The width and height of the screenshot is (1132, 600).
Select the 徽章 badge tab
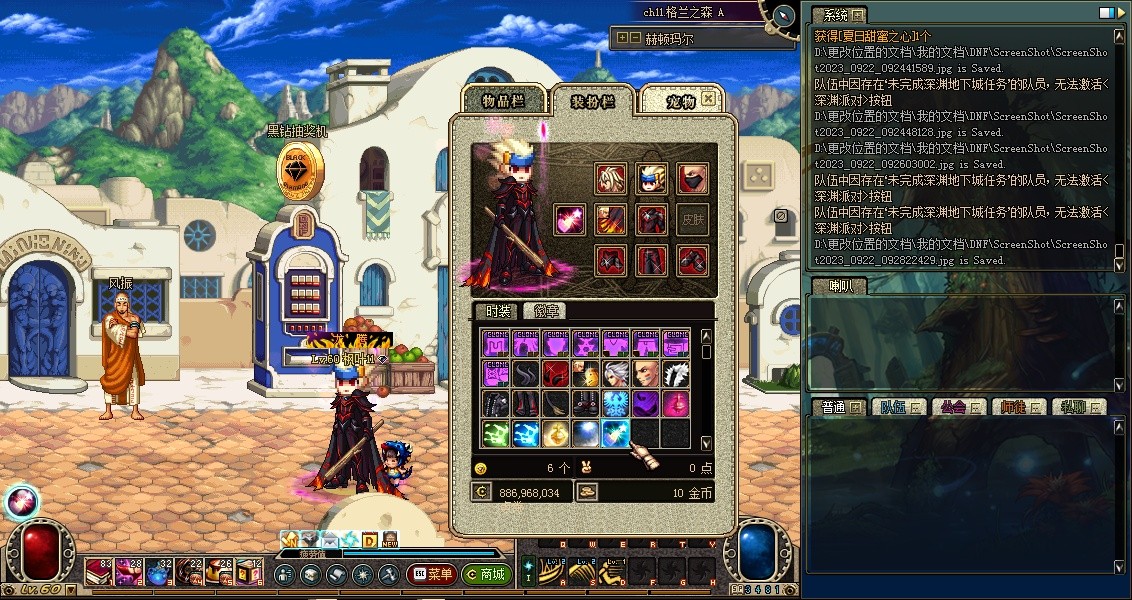pyautogui.click(x=546, y=312)
